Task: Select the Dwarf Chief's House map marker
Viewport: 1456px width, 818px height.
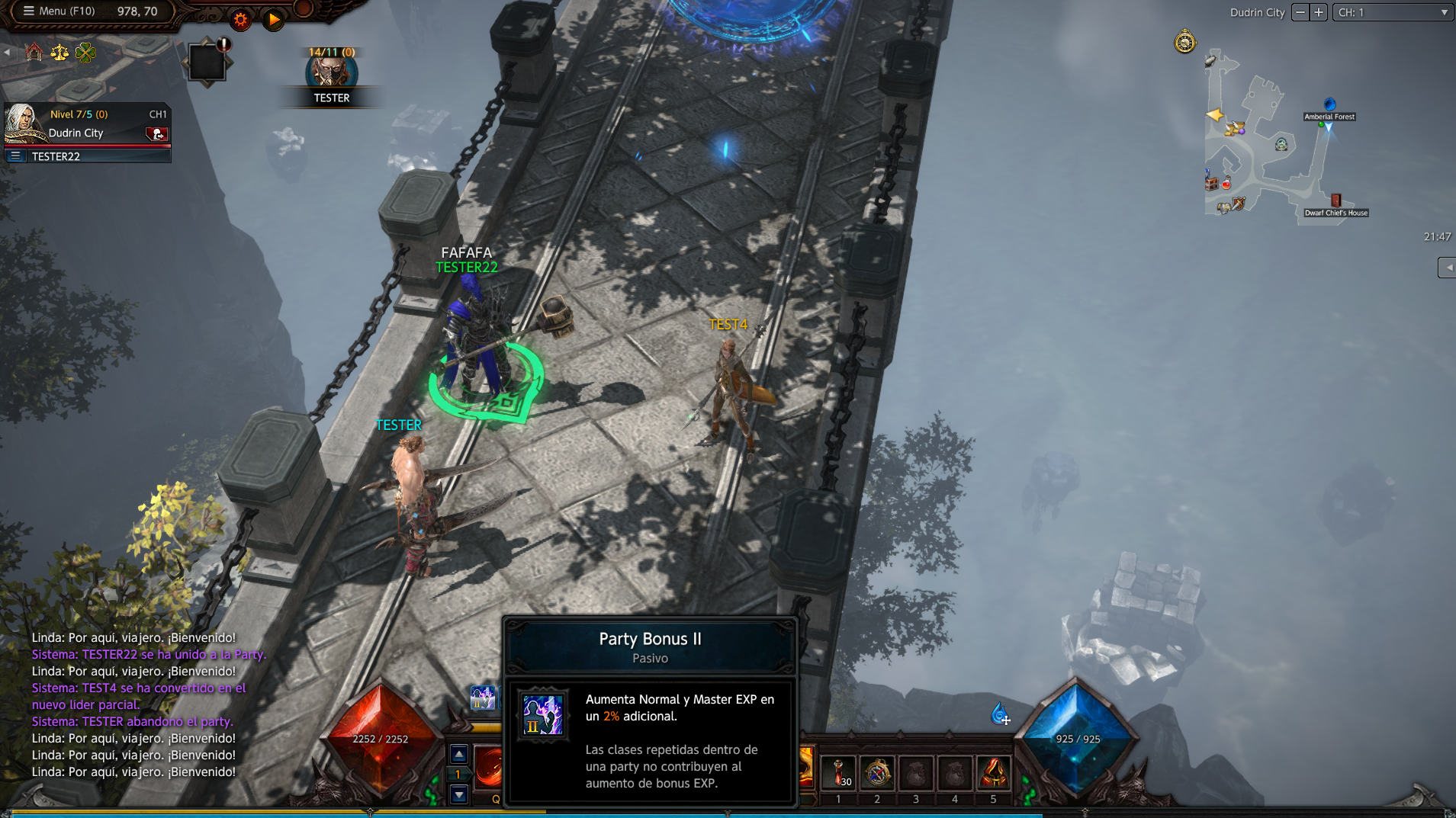Action: 1335,200
